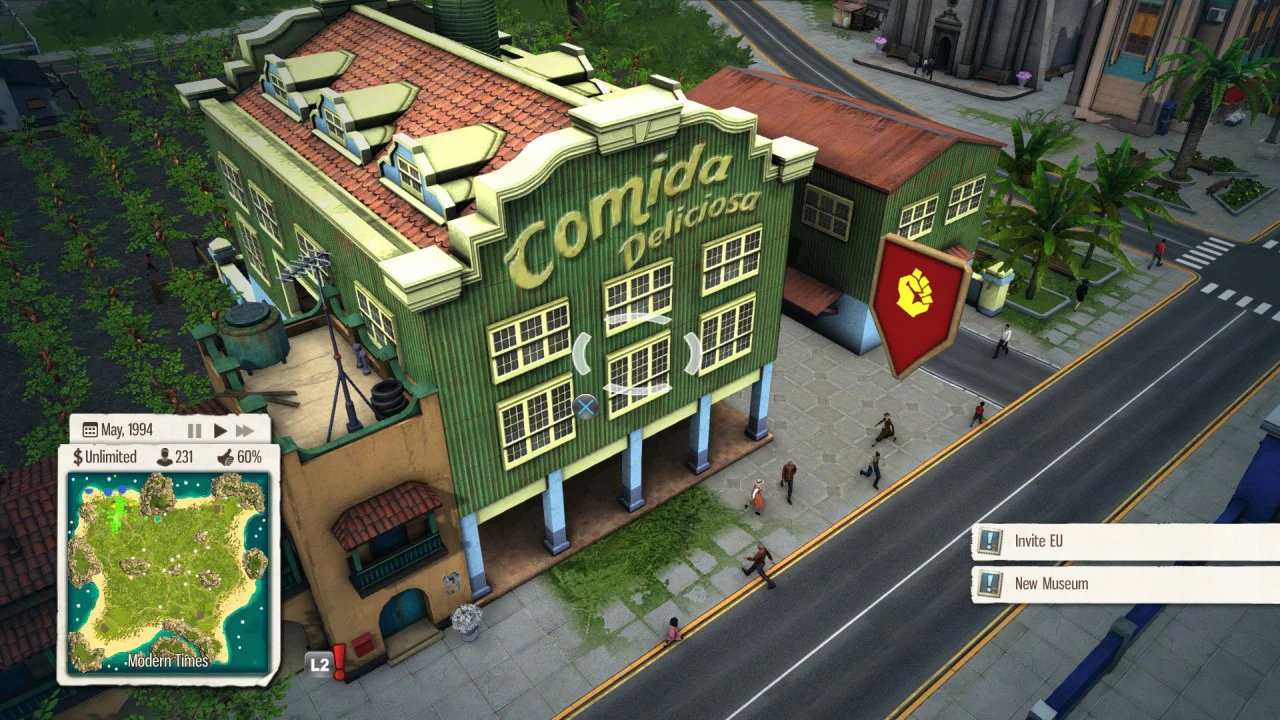Open the calendar showing May, 1994

click(x=89, y=428)
